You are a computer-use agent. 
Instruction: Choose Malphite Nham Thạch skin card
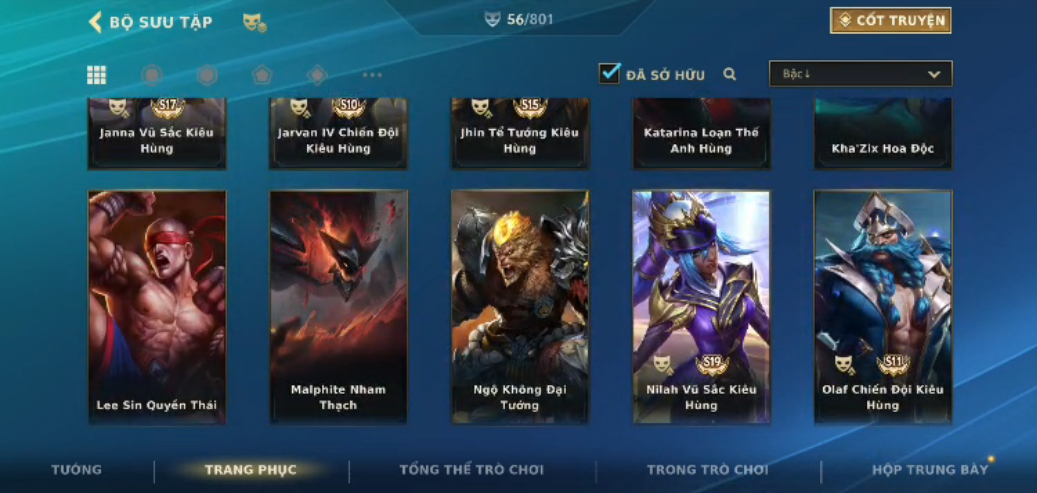[x=338, y=305]
